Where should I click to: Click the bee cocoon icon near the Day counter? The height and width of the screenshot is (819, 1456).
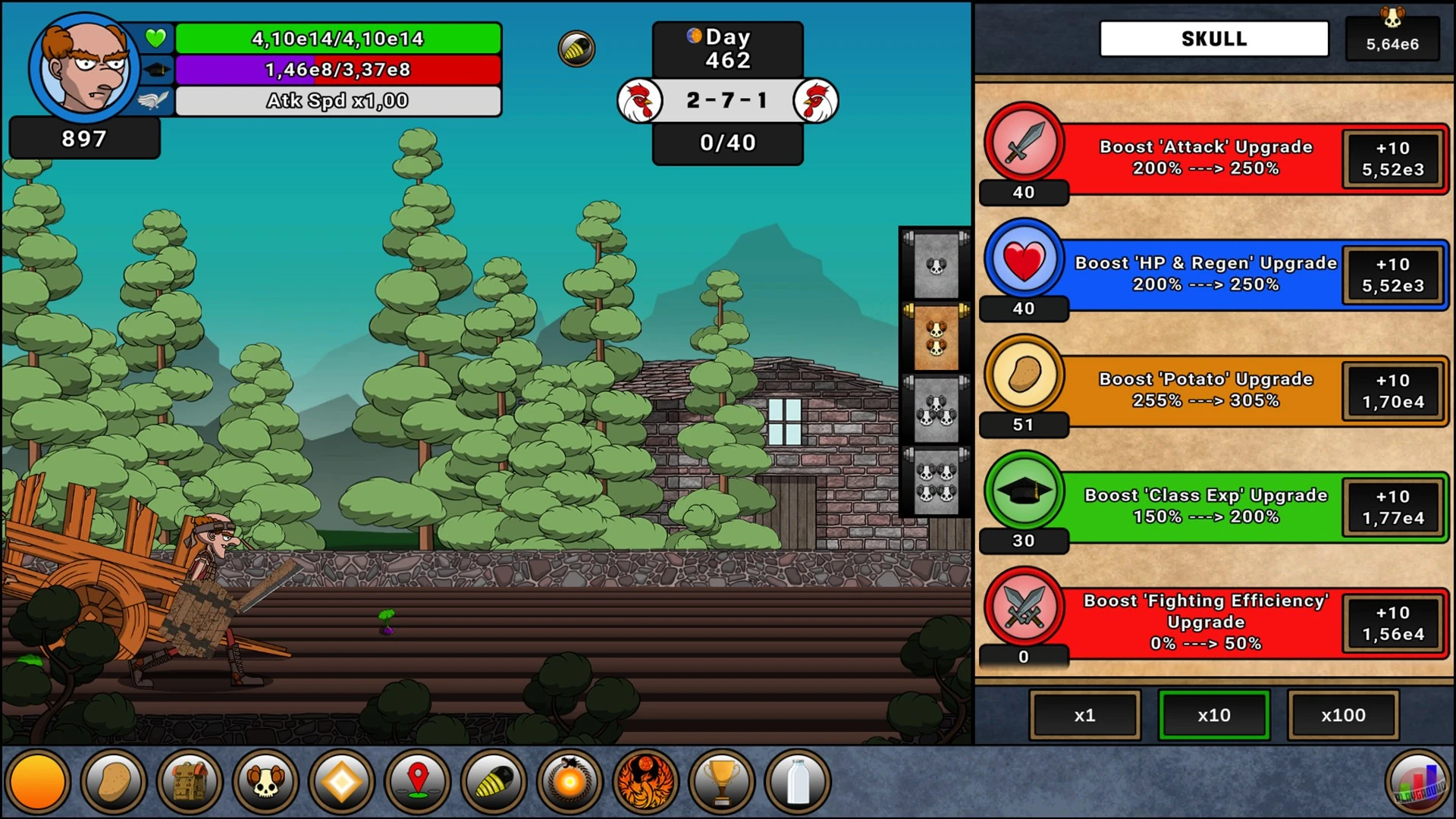click(576, 48)
